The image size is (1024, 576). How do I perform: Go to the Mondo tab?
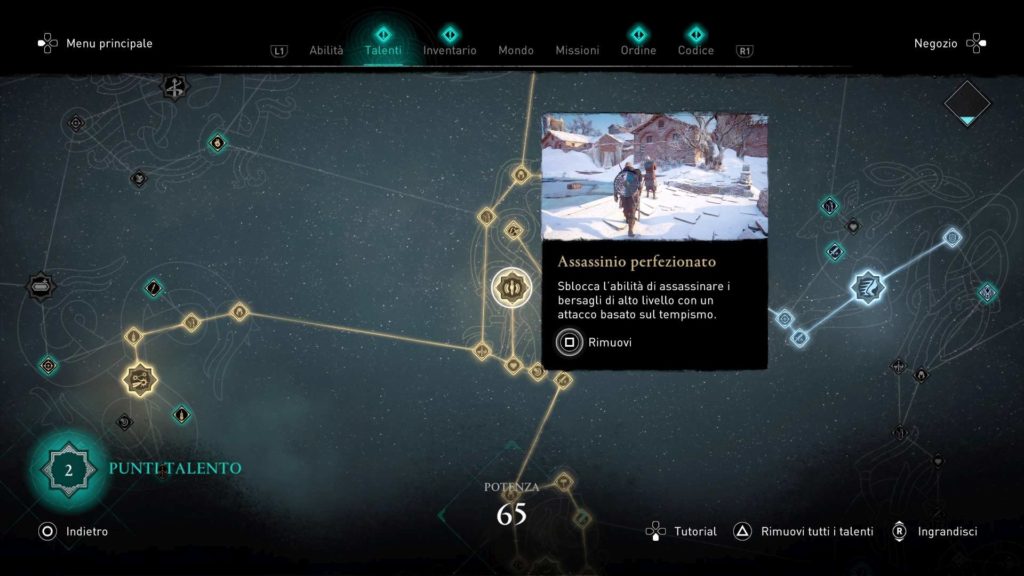pos(516,50)
